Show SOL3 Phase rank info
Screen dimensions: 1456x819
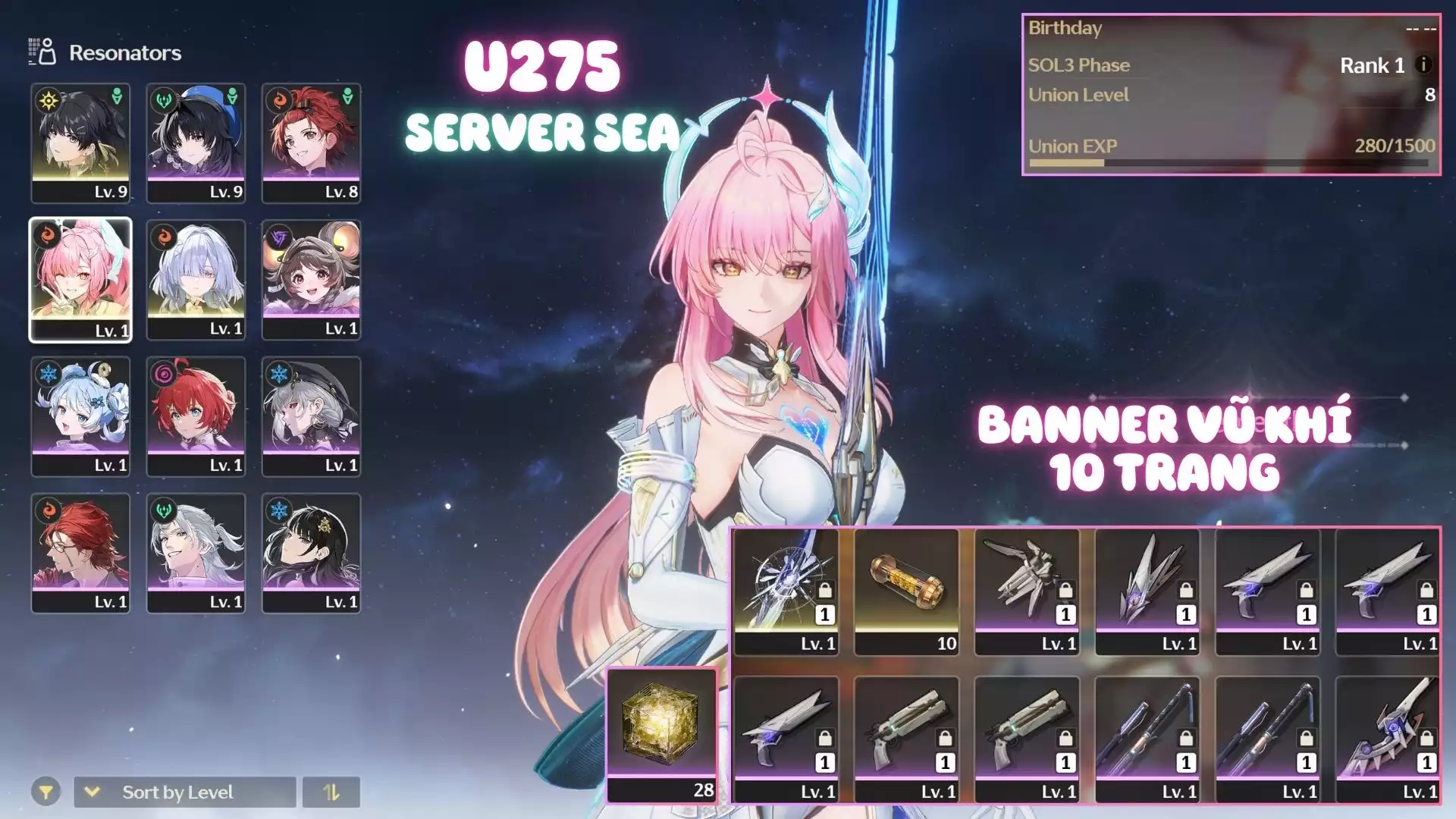(1423, 65)
